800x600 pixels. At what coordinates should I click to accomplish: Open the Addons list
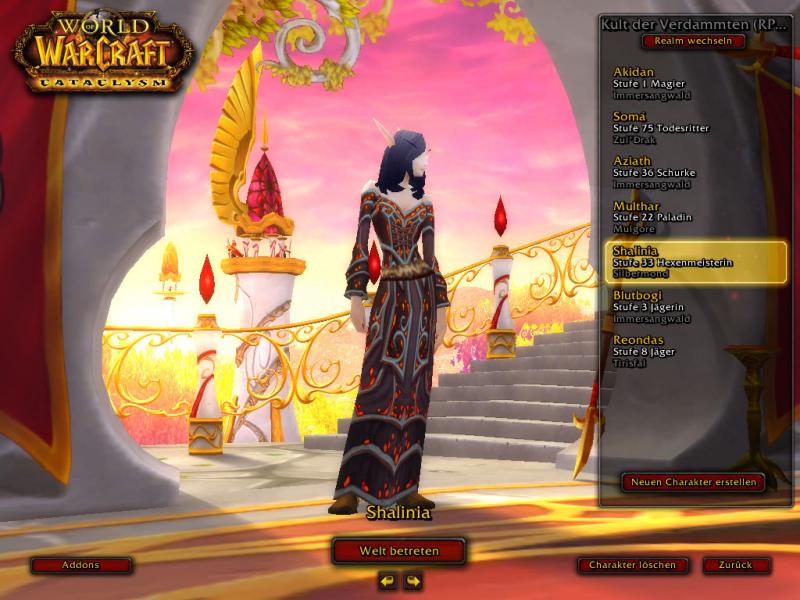pyautogui.click(x=81, y=565)
